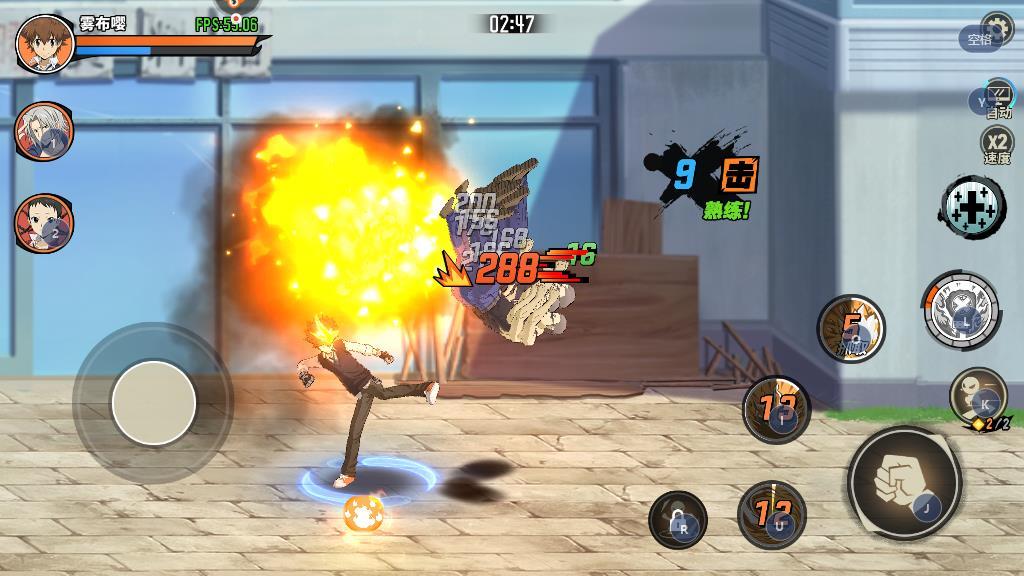Viewport: 1024px width, 576px height.
Task: Toggle auto-battle mode (自动)
Action: click(997, 100)
